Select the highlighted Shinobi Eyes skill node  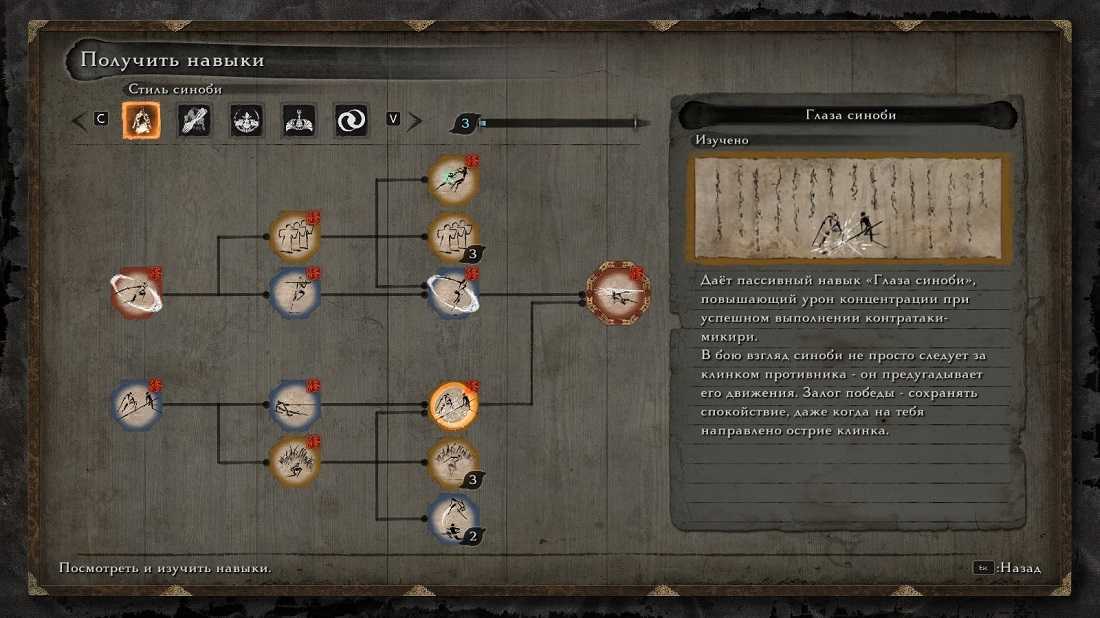[453, 405]
